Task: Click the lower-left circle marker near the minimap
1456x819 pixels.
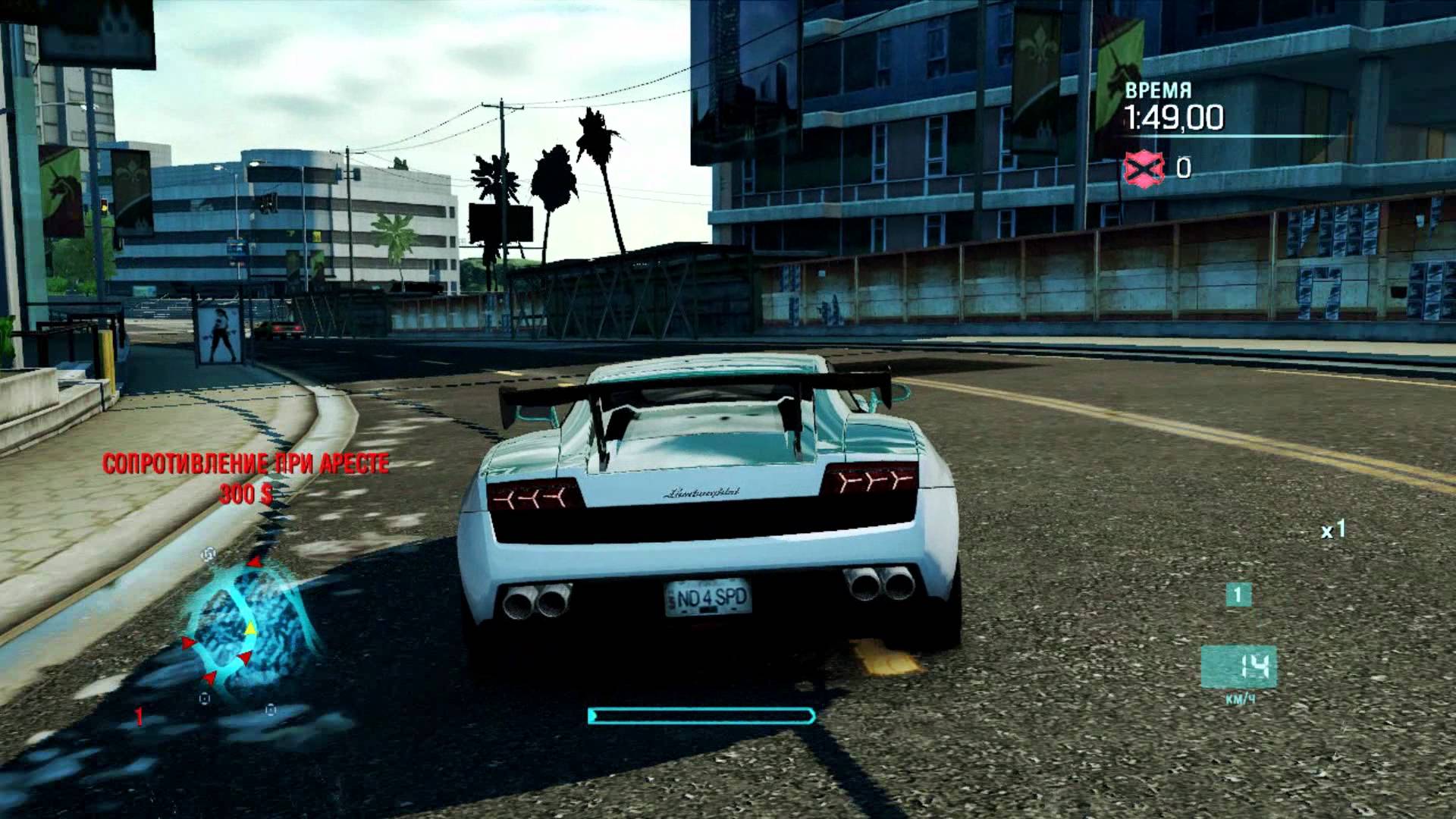Action: (205, 699)
